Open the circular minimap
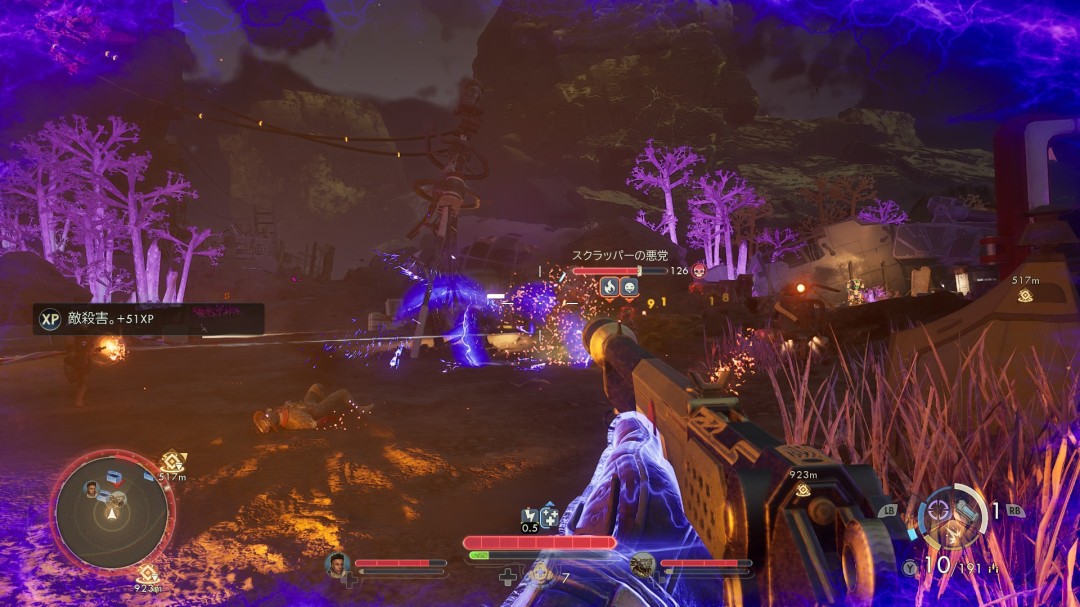Screen dimensions: 1080x607 pyautogui.click(x=112, y=512)
